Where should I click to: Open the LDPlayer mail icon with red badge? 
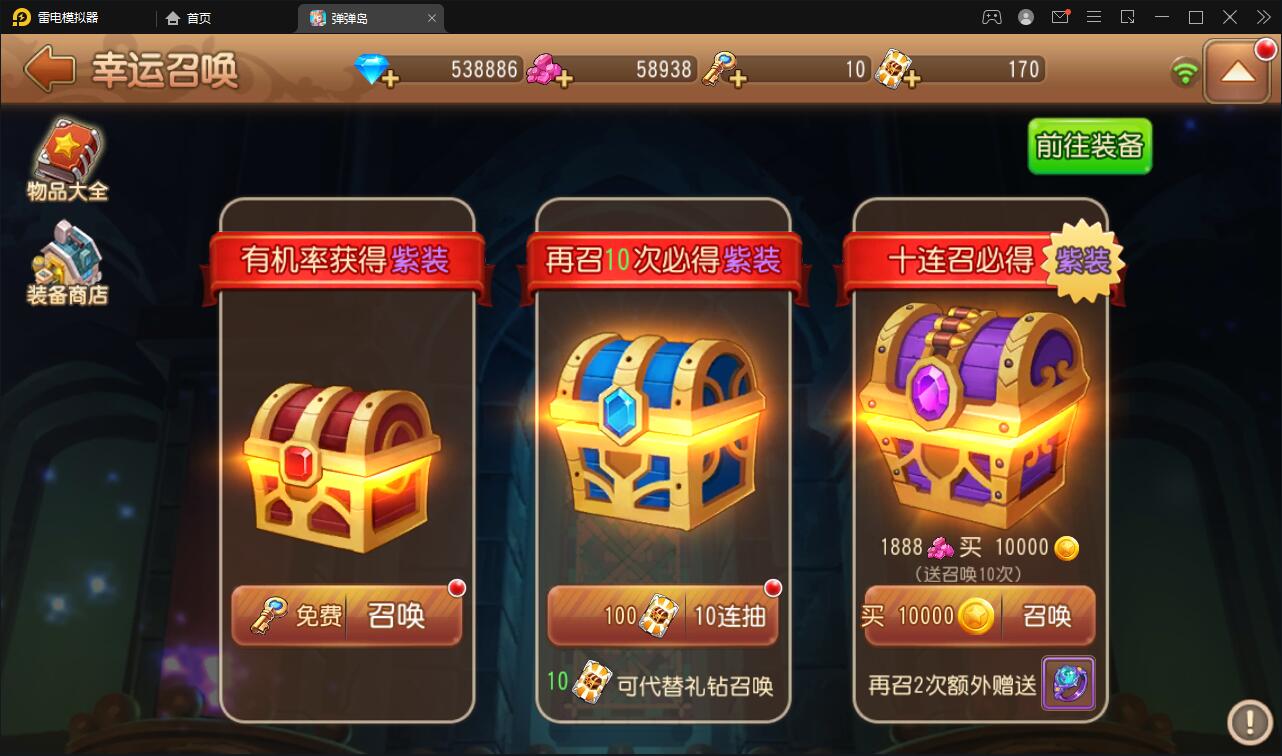tap(1060, 17)
